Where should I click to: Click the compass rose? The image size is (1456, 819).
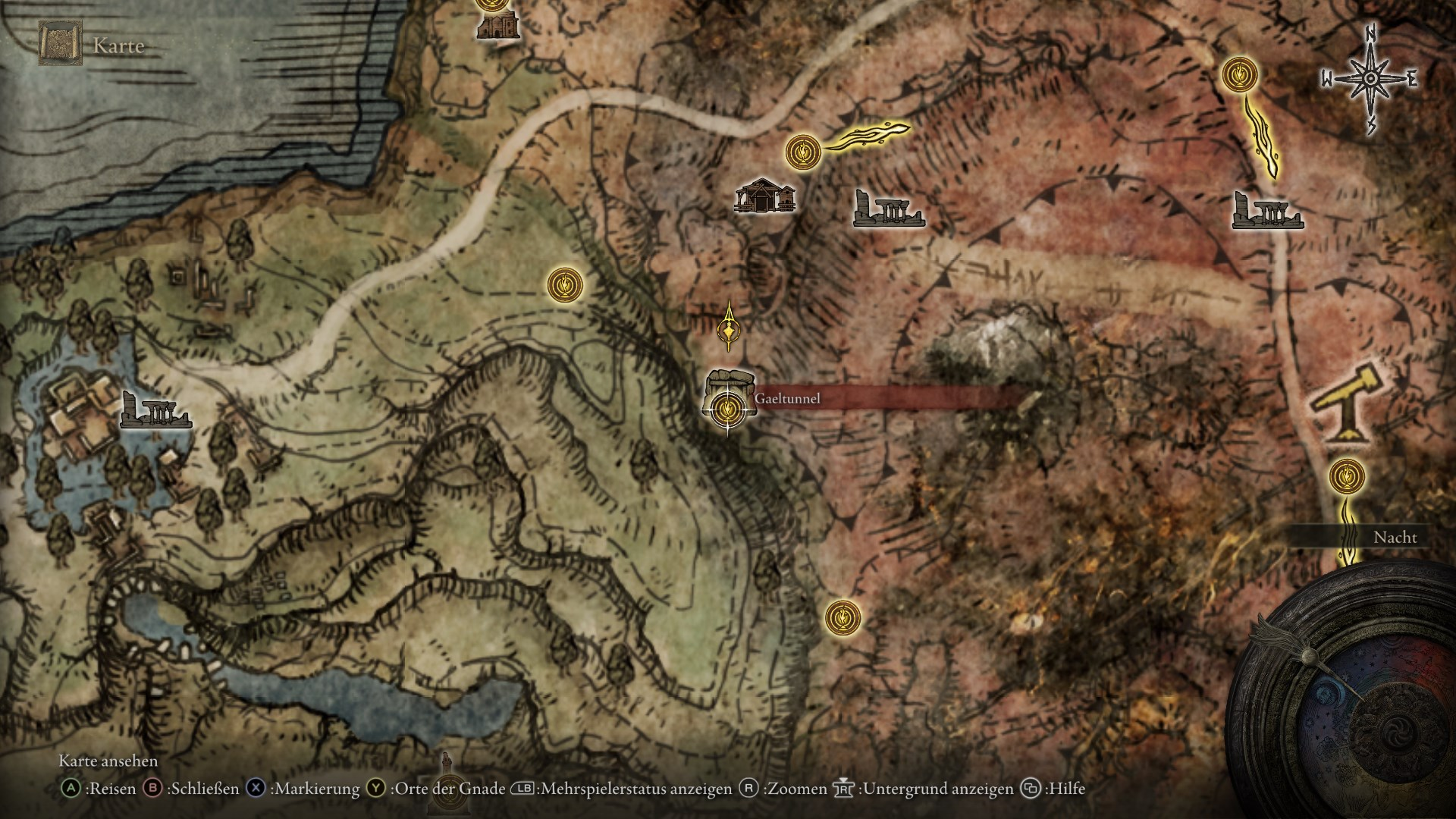click(1370, 79)
